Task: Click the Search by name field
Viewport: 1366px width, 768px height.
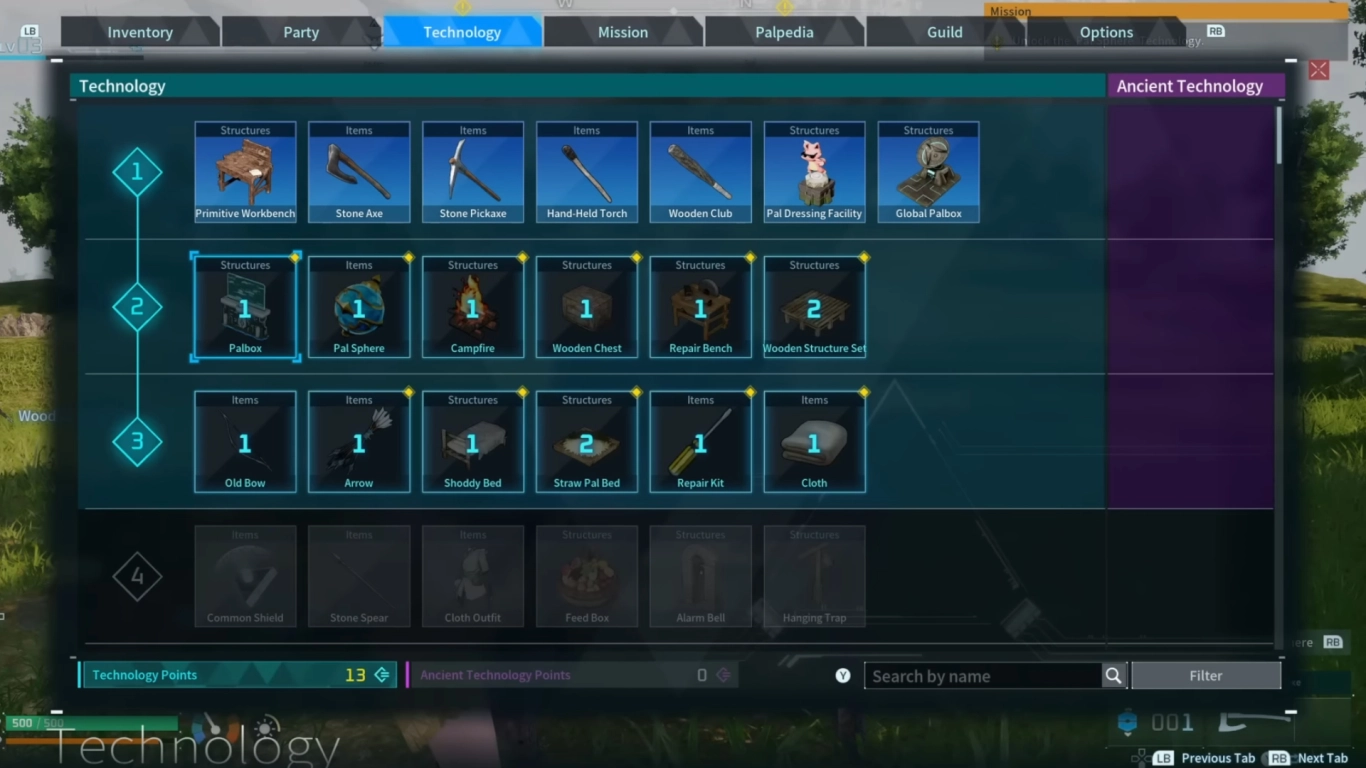Action: (975, 675)
